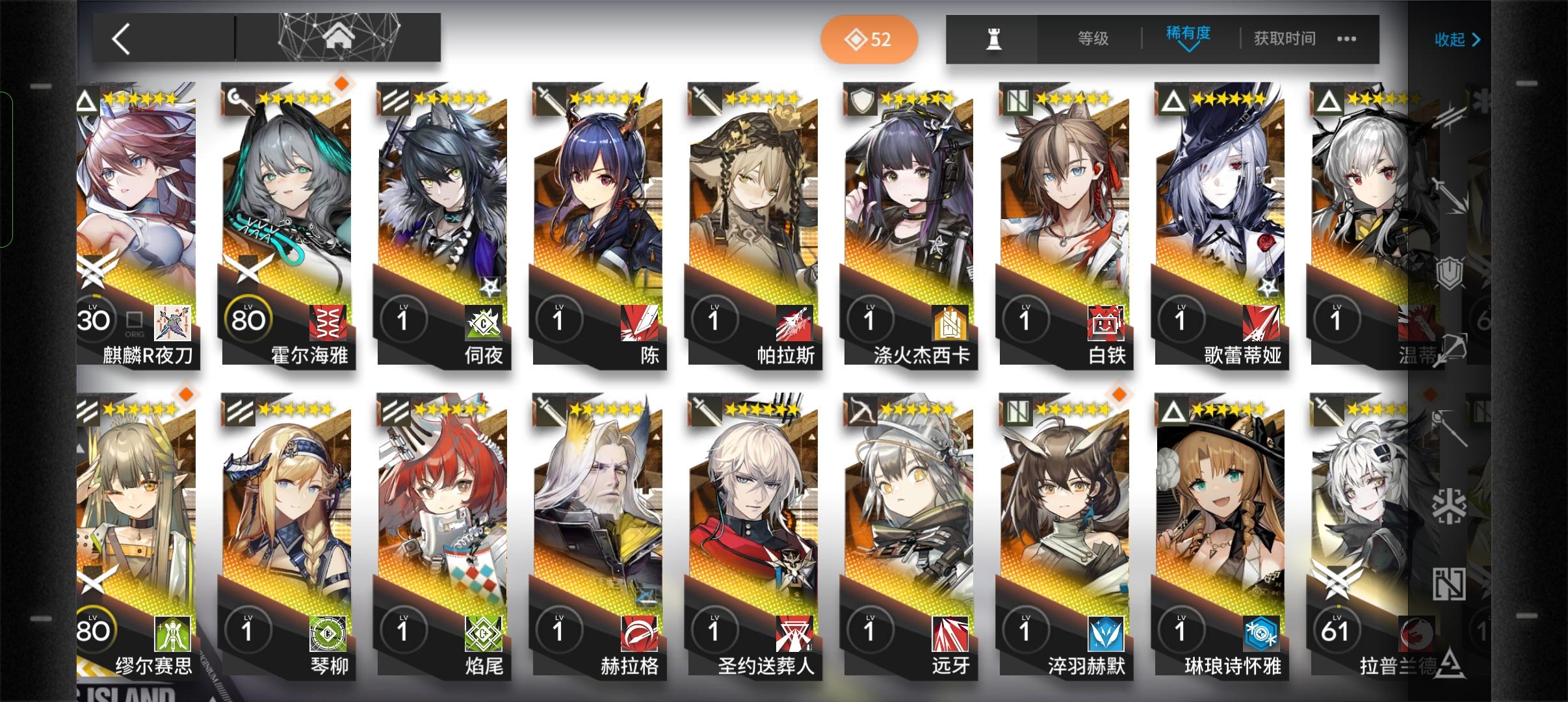The height and width of the screenshot is (702, 1568).
Task: Collapse the panel using 收起 chevron
Action: 1458,40
